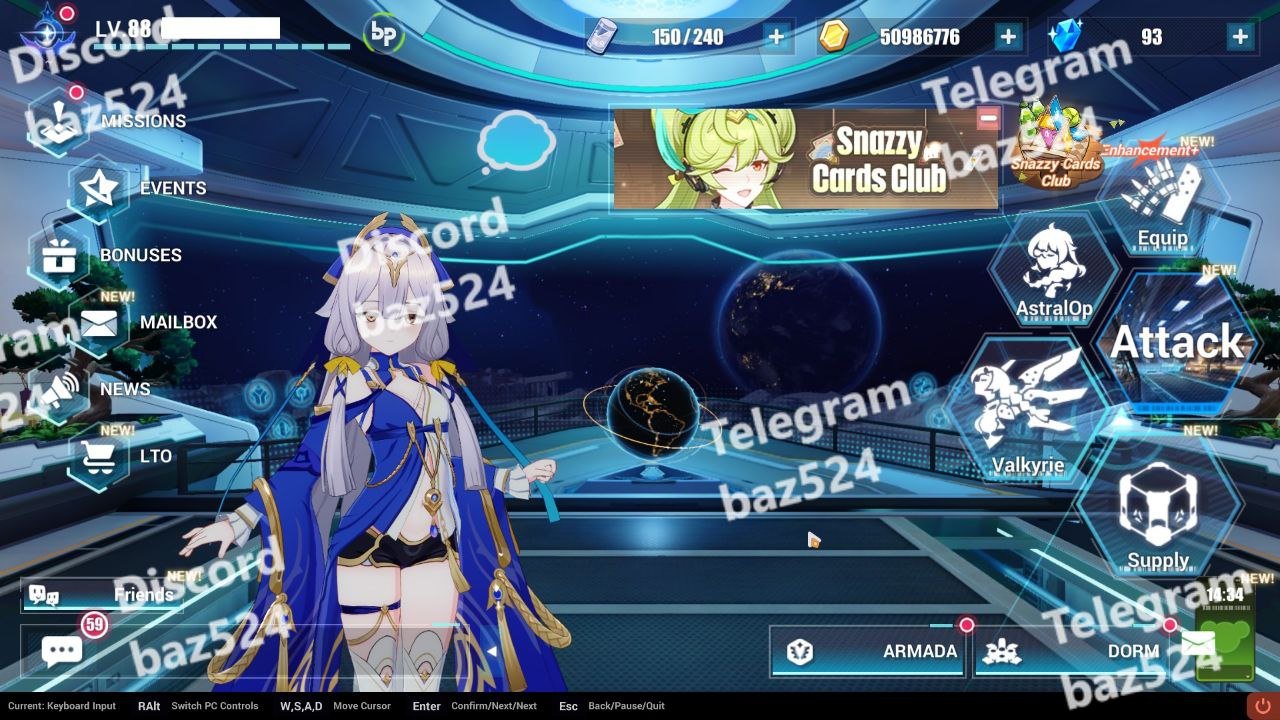Add stamina with the plus button
The height and width of the screenshot is (720, 1280).
coord(776,38)
